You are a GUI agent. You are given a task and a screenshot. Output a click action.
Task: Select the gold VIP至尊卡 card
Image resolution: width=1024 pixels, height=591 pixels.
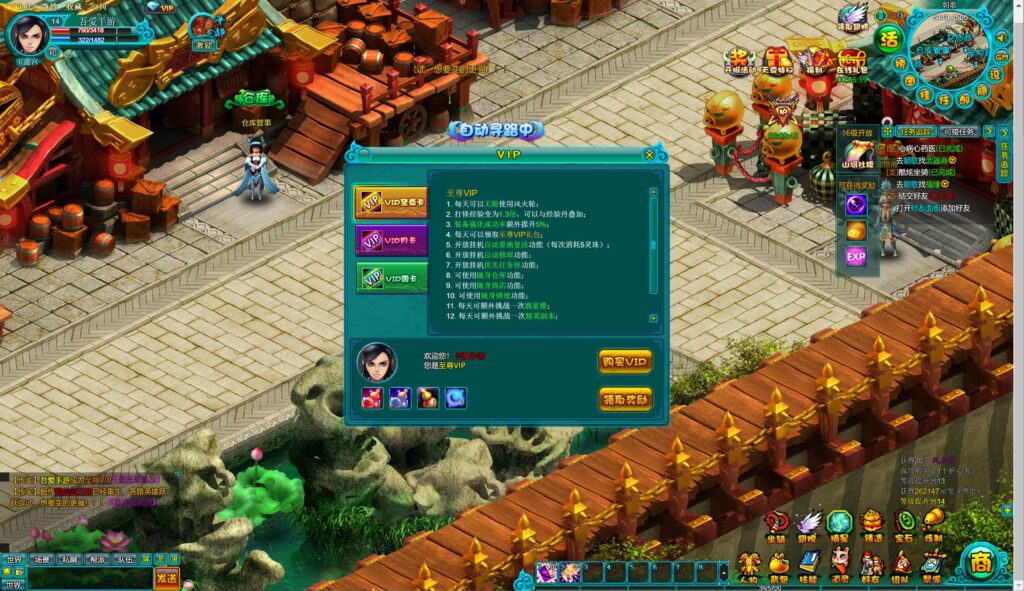[x=390, y=202]
